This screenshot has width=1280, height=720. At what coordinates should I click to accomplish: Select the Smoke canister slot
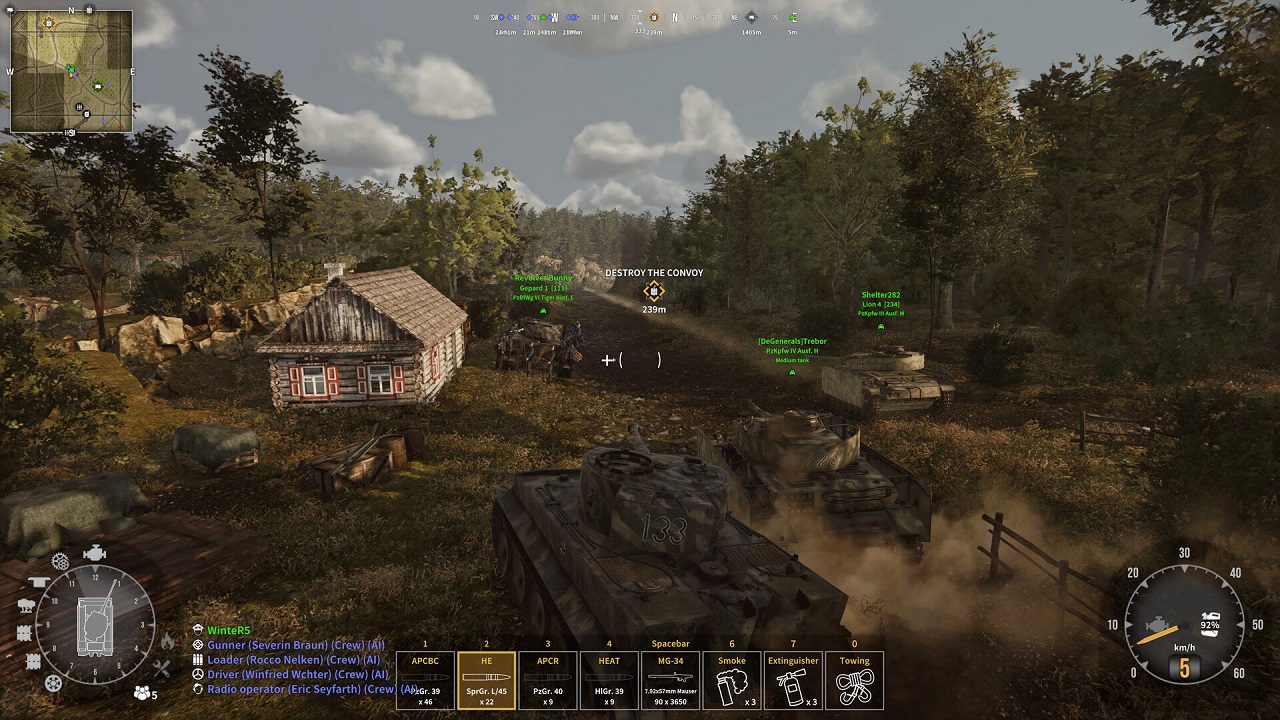[x=731, y=680]
